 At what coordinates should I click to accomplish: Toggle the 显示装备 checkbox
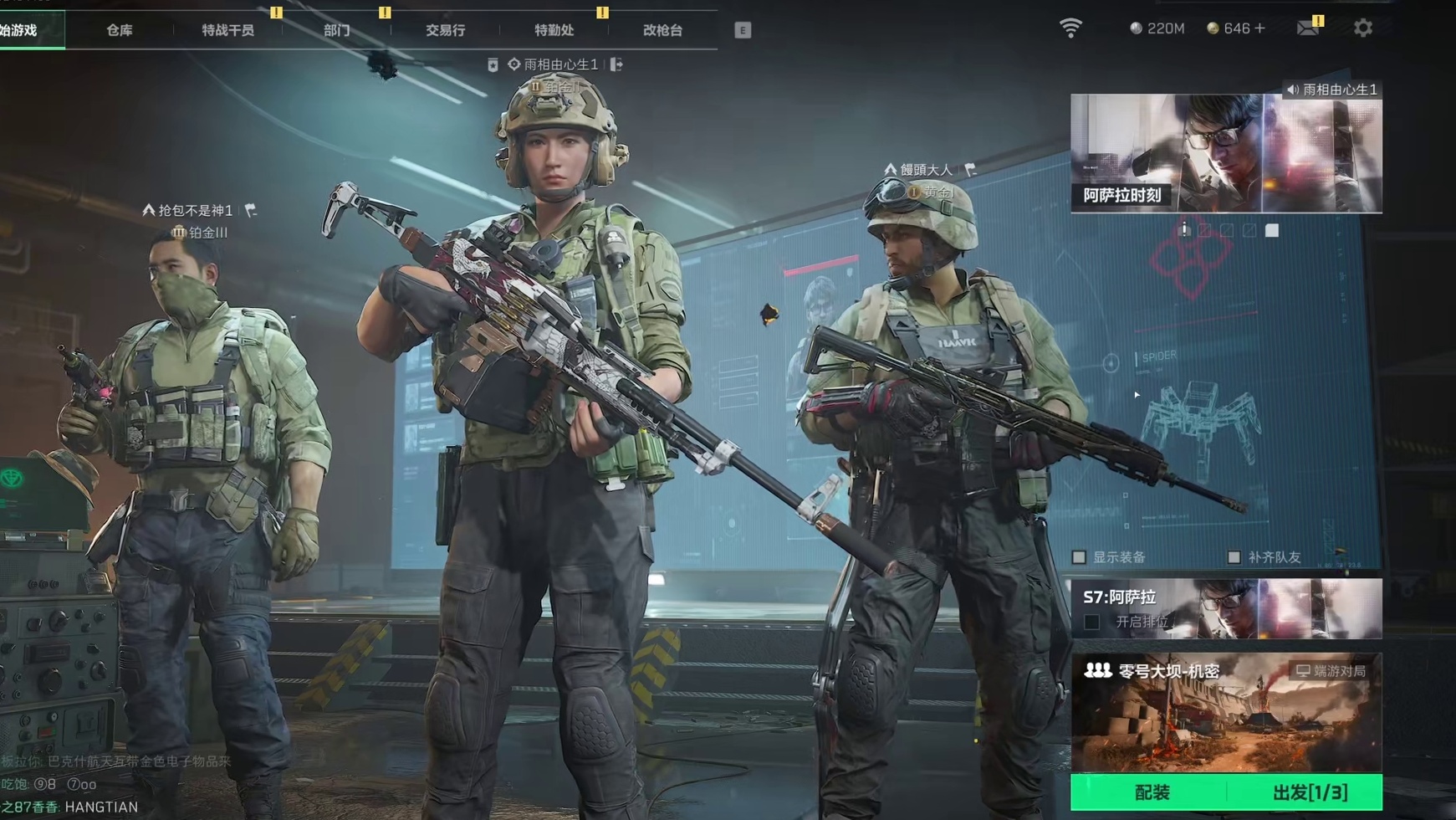[1080, 557]
